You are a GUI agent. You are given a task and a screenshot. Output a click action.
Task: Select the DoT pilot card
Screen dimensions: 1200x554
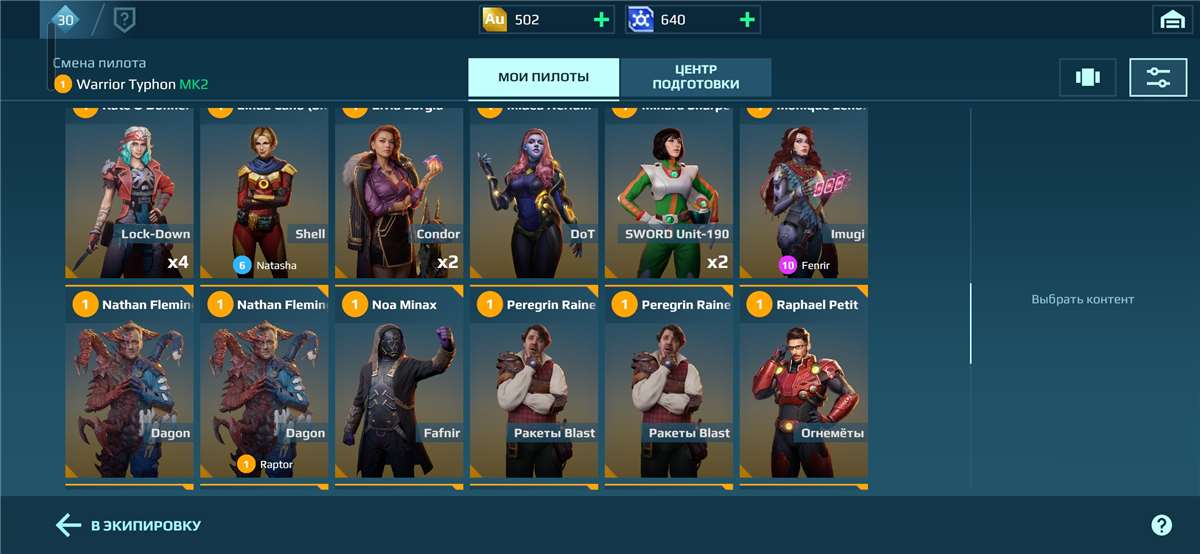point(534,190)
